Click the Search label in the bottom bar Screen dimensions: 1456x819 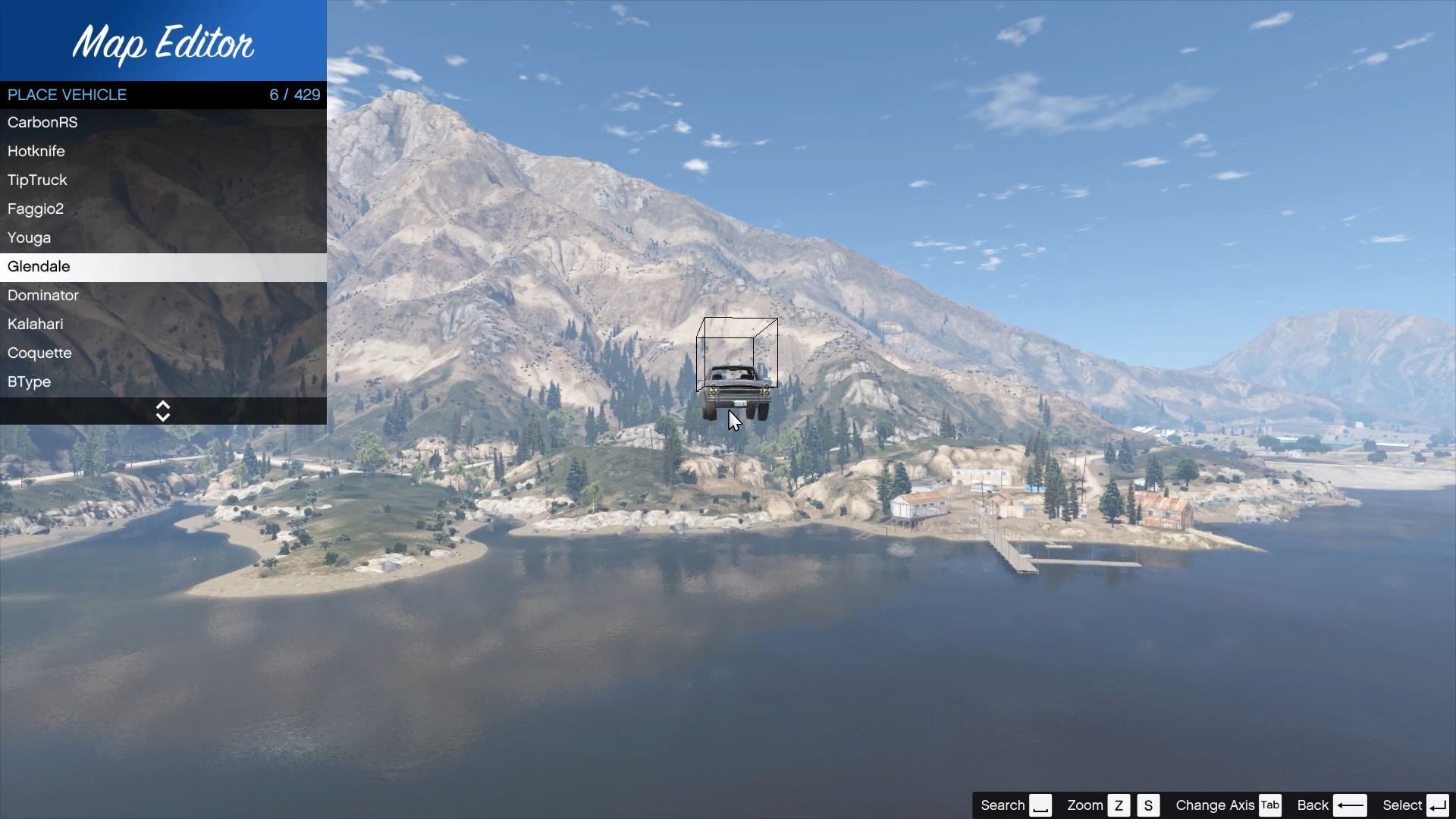(1003, 805)
